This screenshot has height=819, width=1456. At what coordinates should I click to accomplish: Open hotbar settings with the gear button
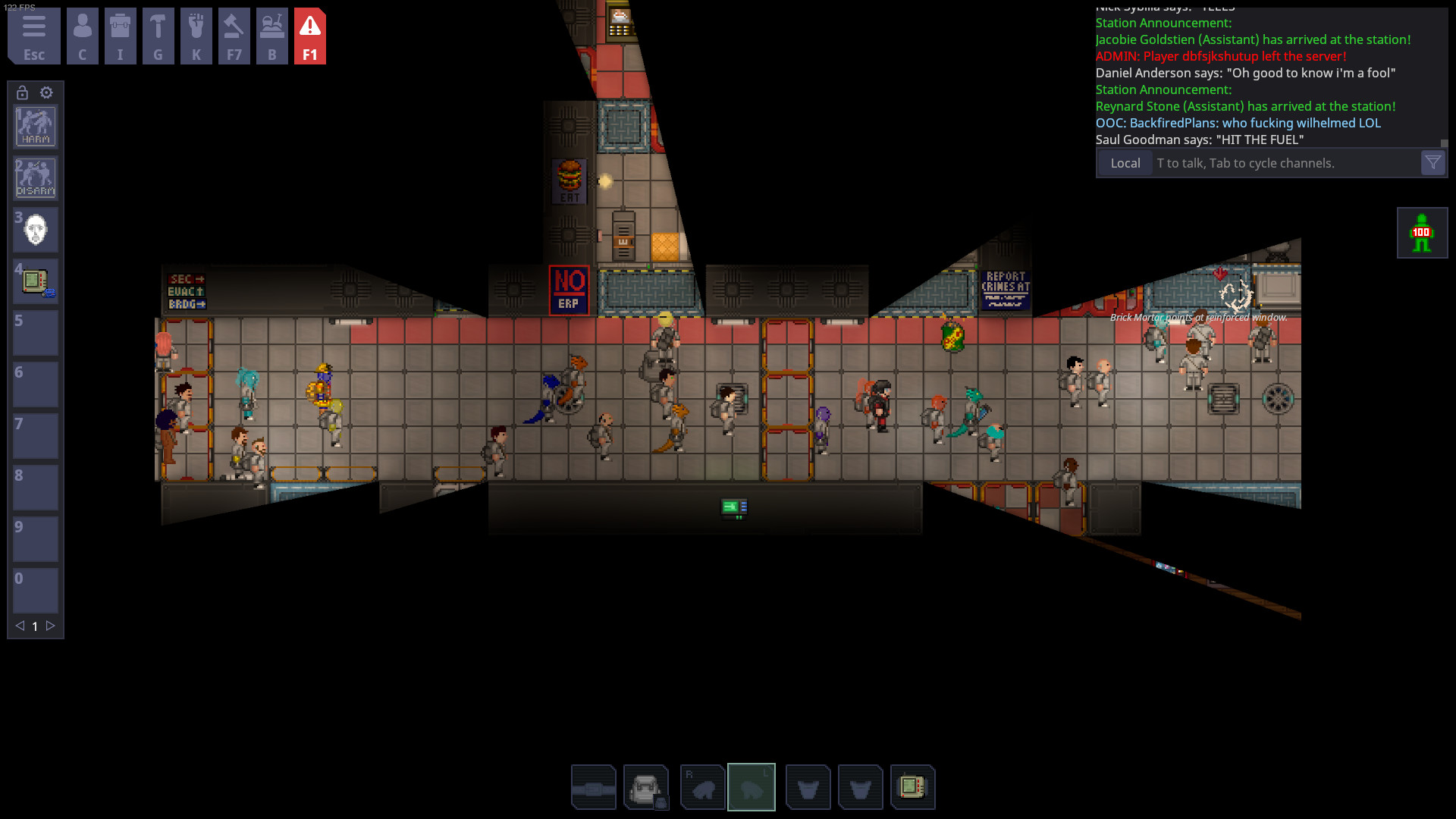[x=47, y=93]
